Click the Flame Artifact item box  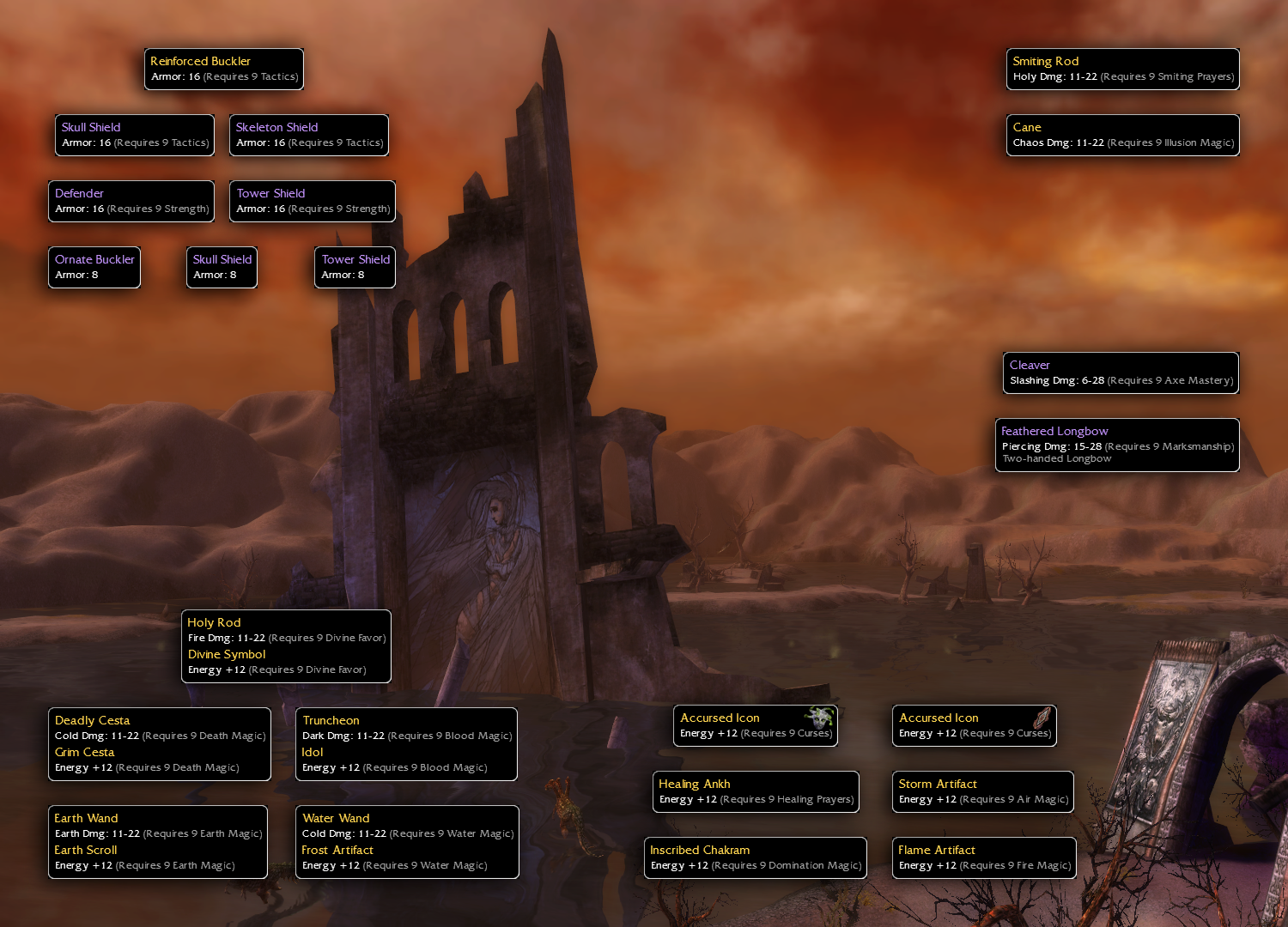tap(984, 857)
